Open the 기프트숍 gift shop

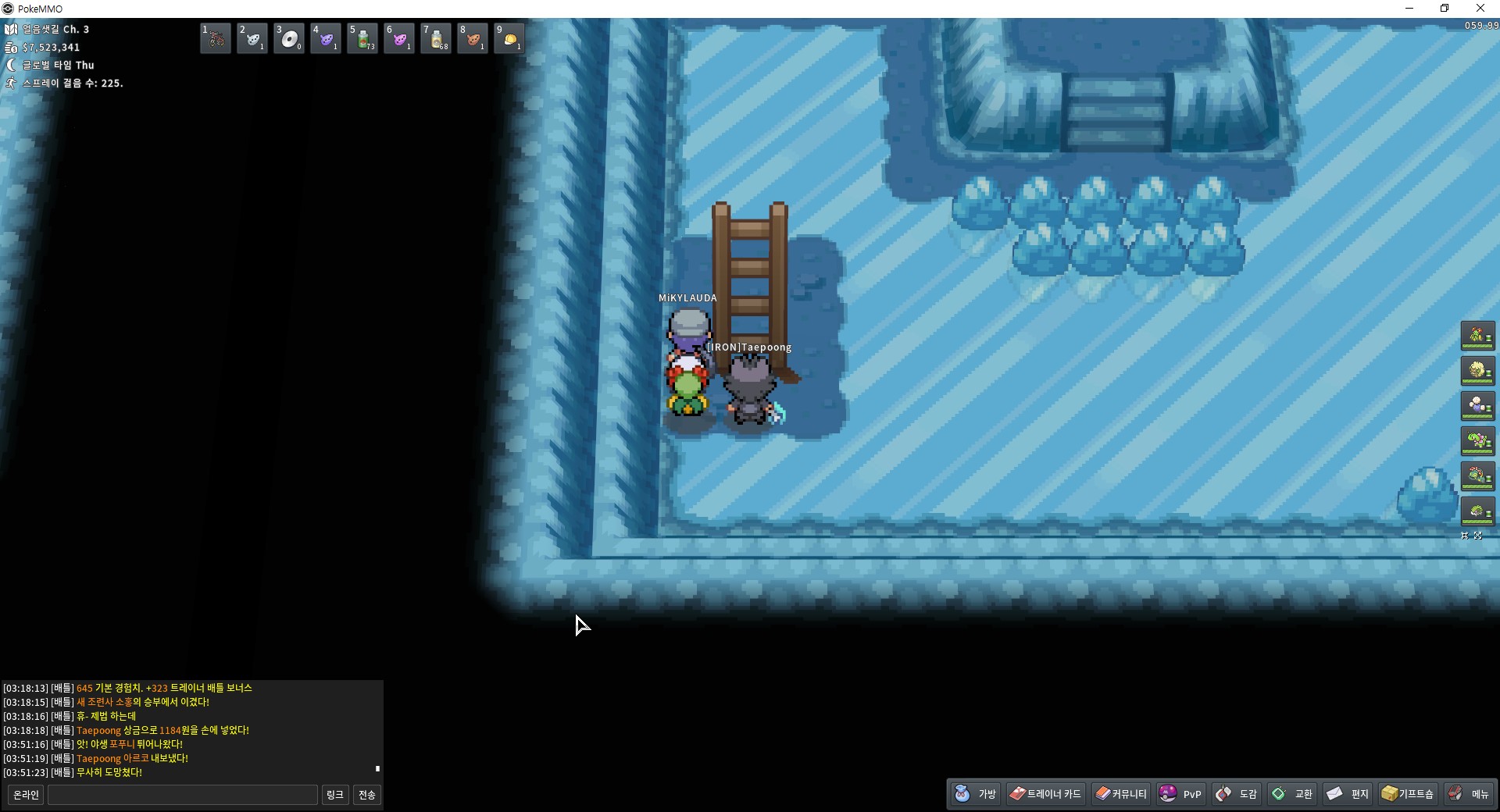pos(1408,794)
